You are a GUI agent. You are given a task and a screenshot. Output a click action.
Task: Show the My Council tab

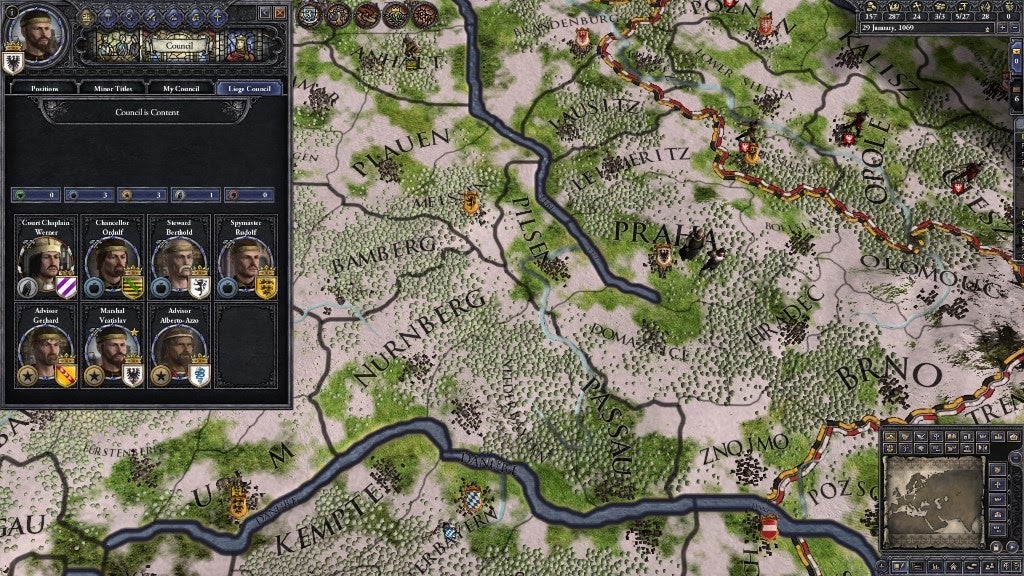[x=180, y=88]
